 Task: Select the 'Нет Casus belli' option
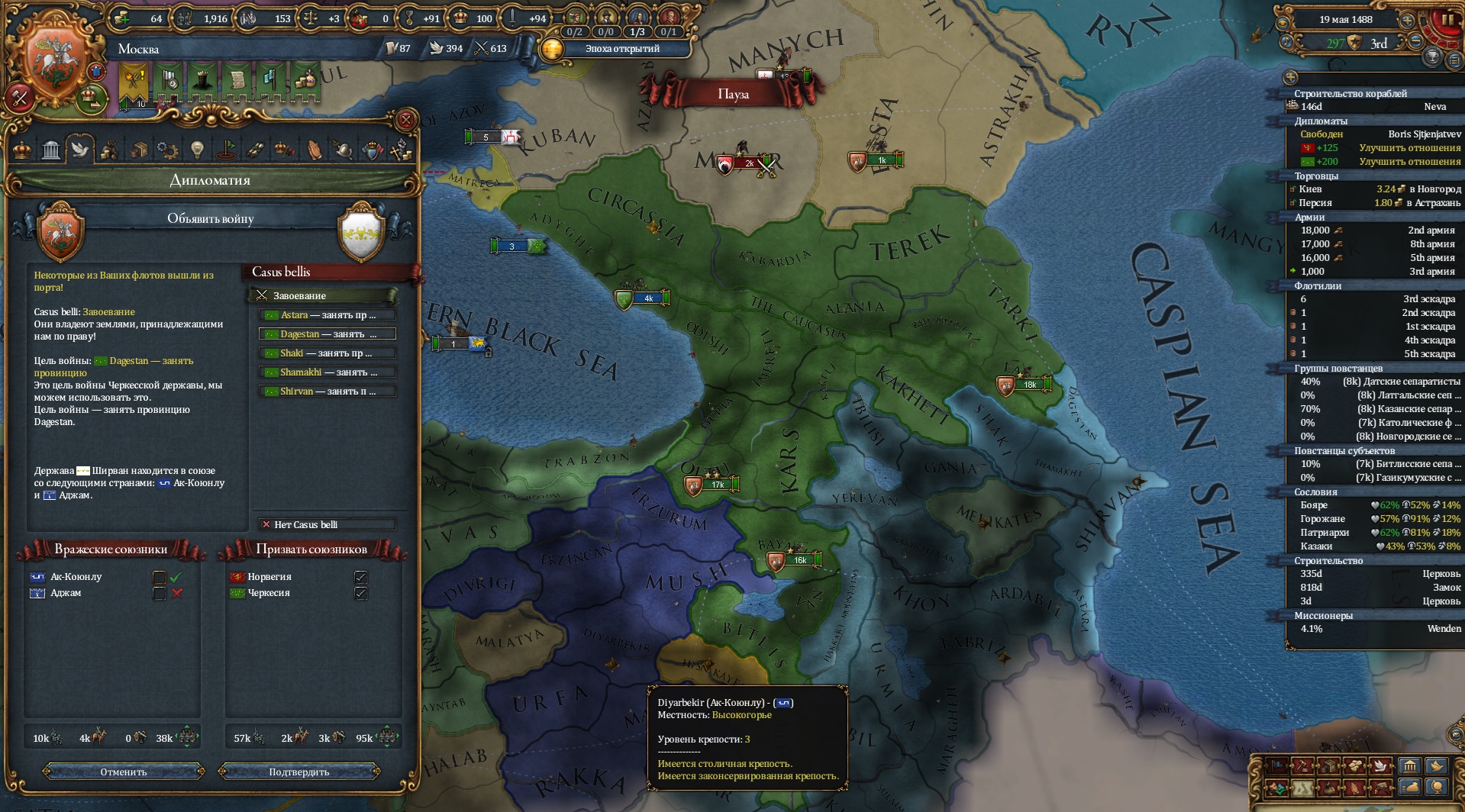(x=328, y=524)
